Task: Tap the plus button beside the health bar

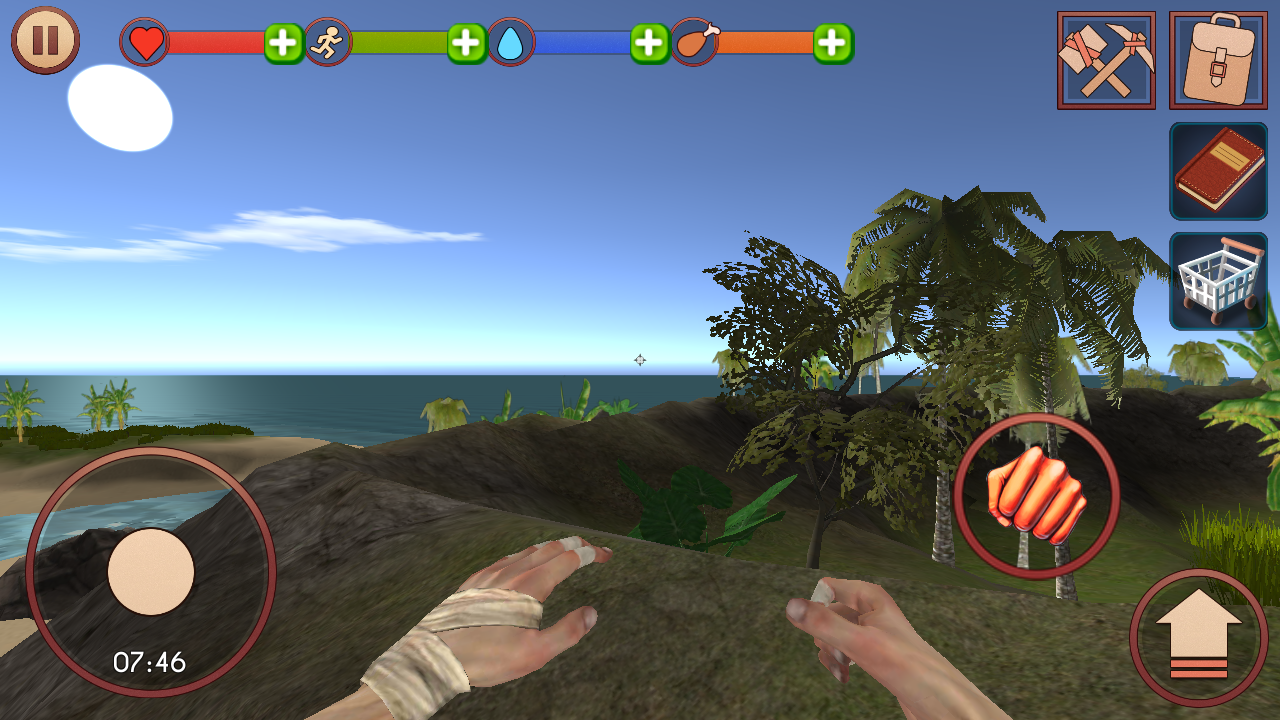Action: coord(284,43)
